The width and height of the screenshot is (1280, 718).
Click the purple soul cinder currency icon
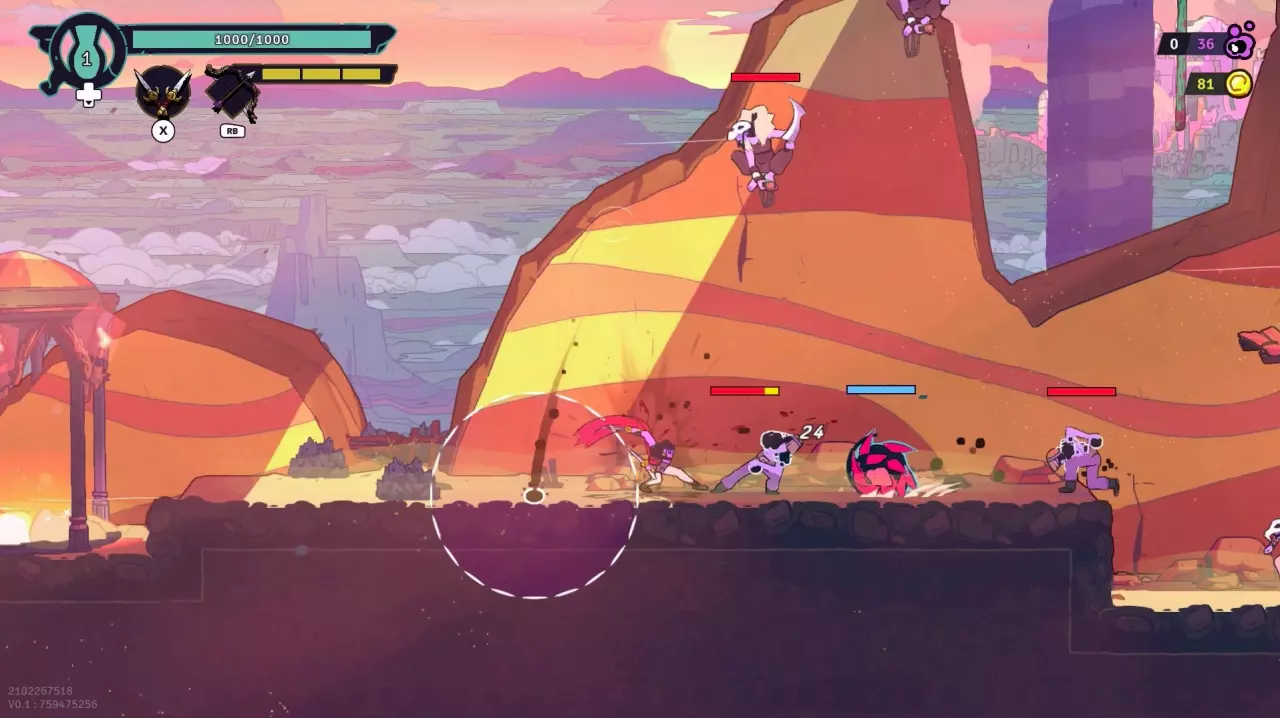(x=1240, y=42)
